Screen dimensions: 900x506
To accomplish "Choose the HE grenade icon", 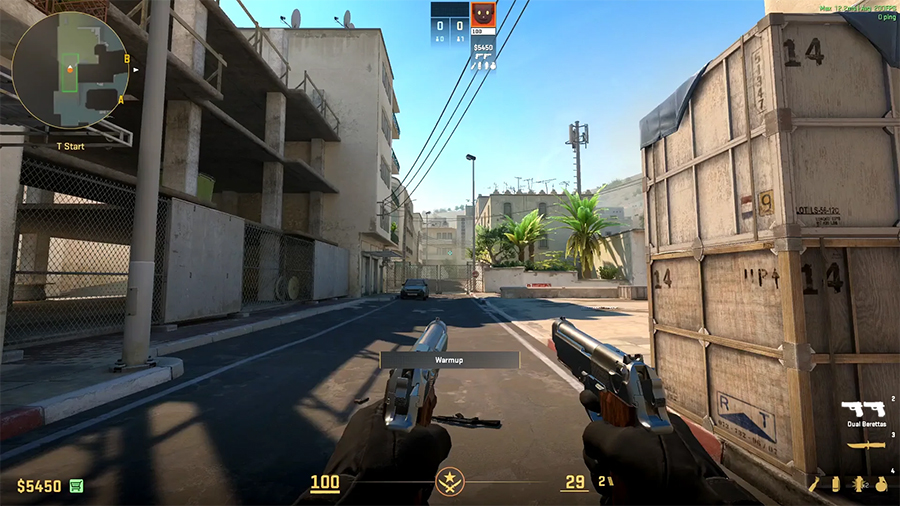I will pyautogui.click(x=881, y=484).
